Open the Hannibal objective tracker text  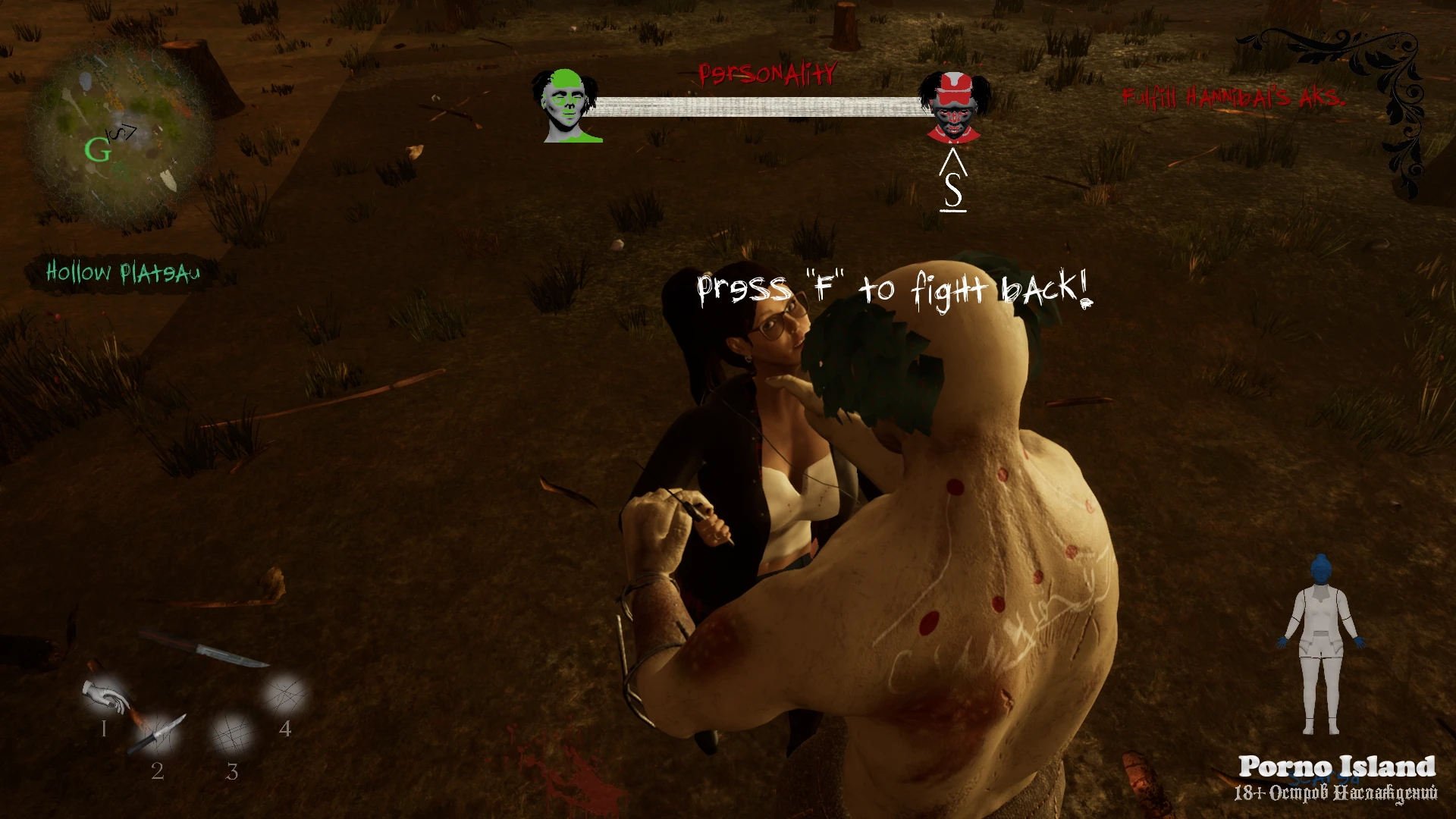coord(1233,98)
